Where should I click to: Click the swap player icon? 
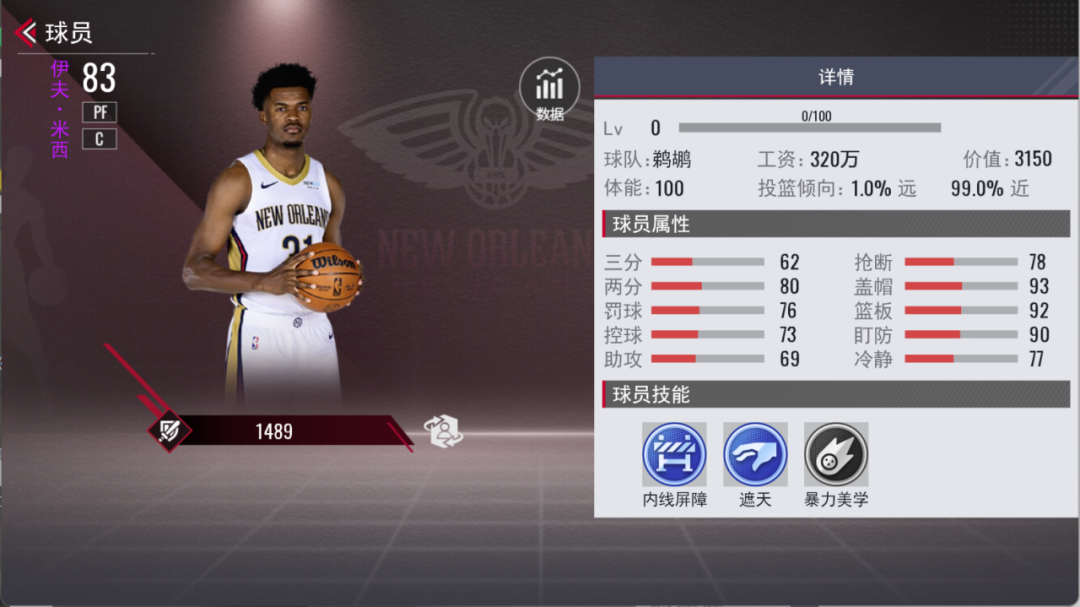point(443,431)
